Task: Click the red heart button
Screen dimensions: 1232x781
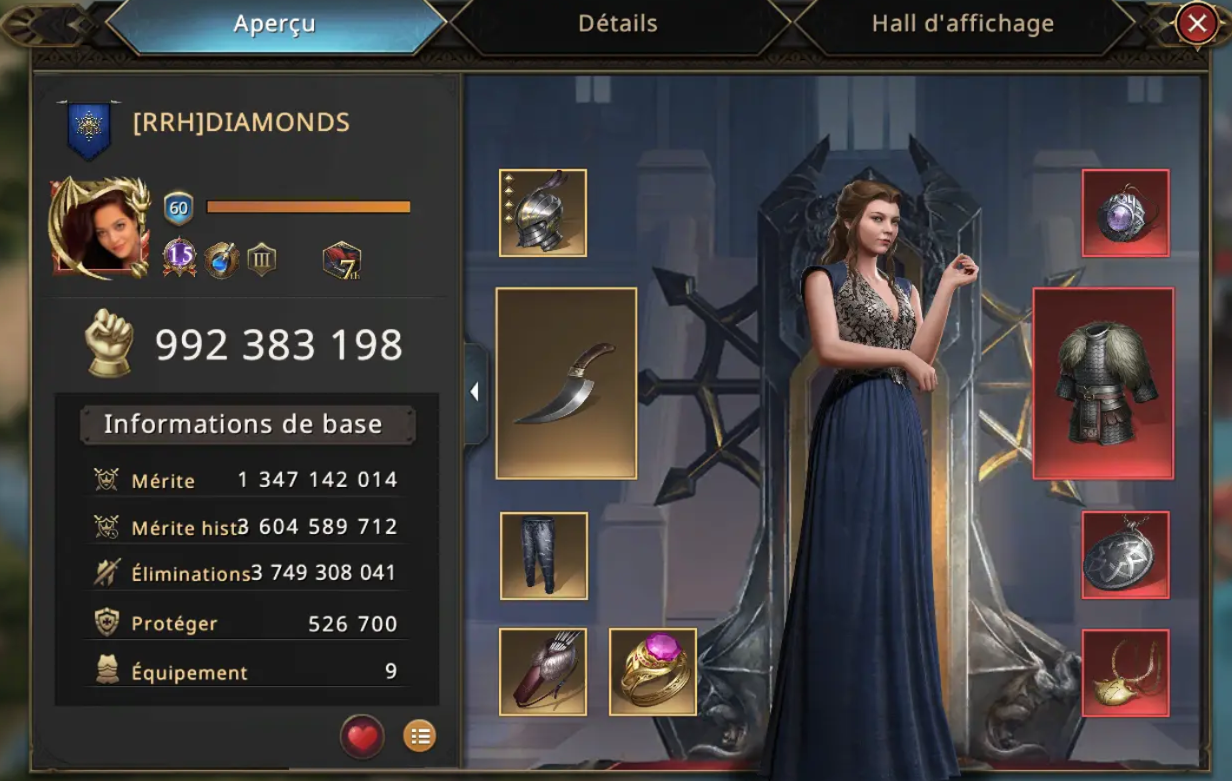Action: [362, 738]
